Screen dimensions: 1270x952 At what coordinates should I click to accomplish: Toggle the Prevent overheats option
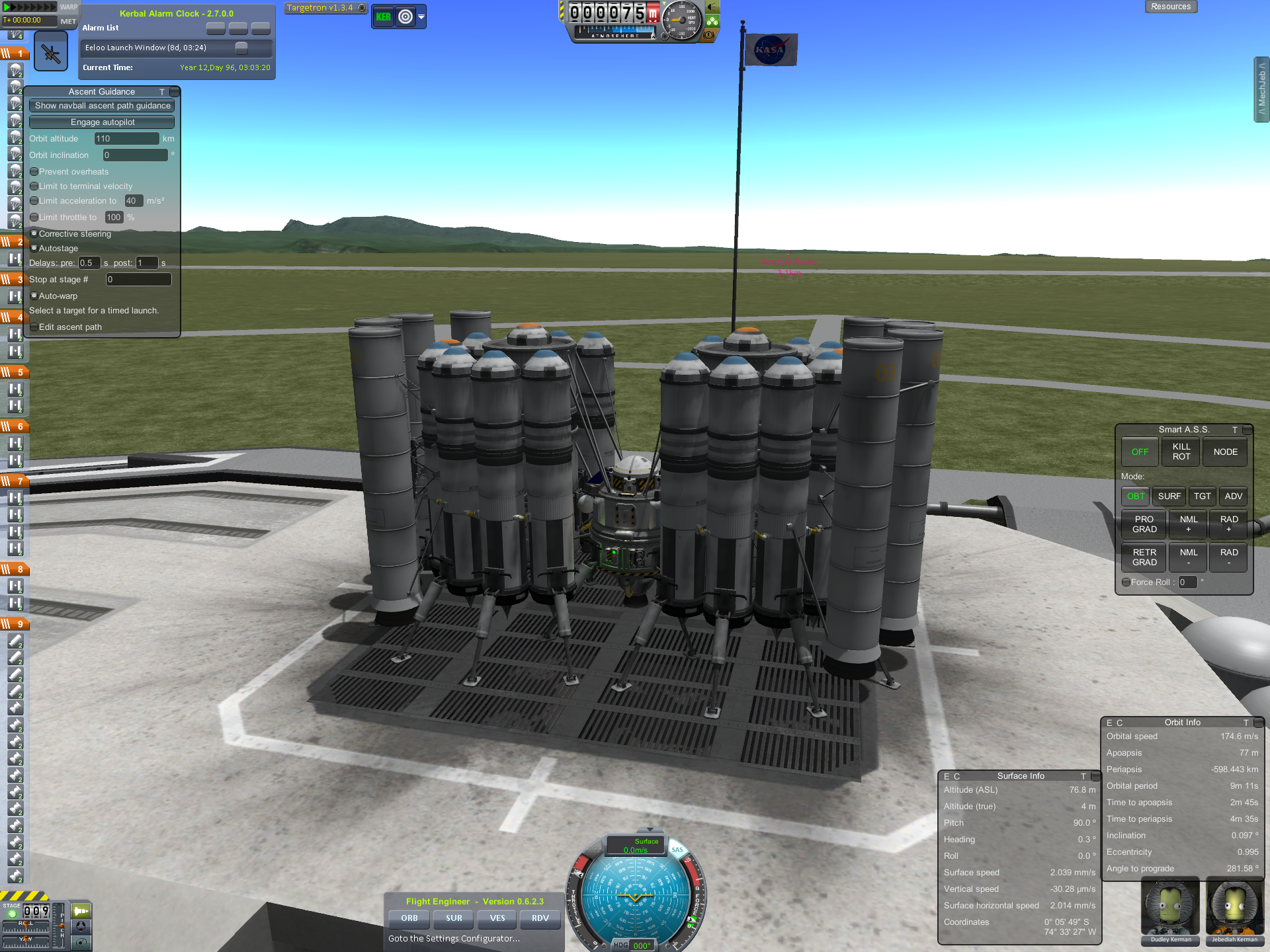coord(34,172)
